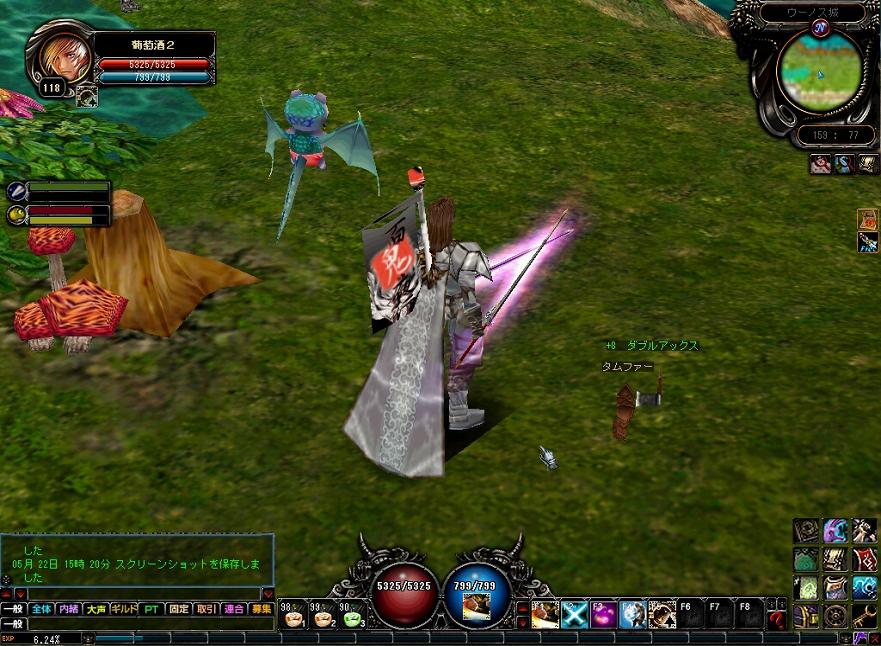The height and width of the screenshot is (646, 881).
Task: Activate the crossed blue swords F2 skill
Action: coord(574,614)
